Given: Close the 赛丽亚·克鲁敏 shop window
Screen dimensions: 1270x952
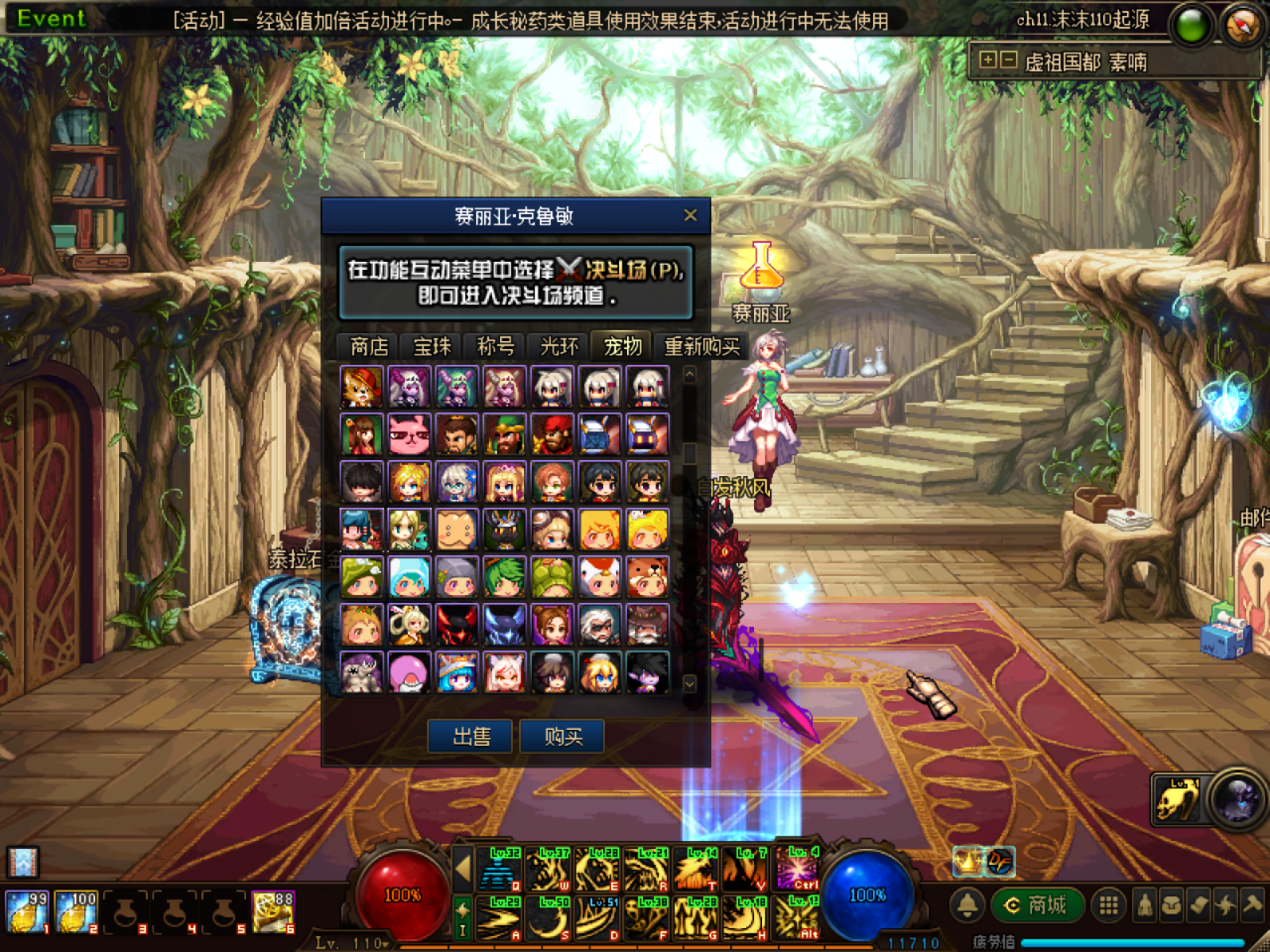Looking at the screenshot, I should click(690, 215).
